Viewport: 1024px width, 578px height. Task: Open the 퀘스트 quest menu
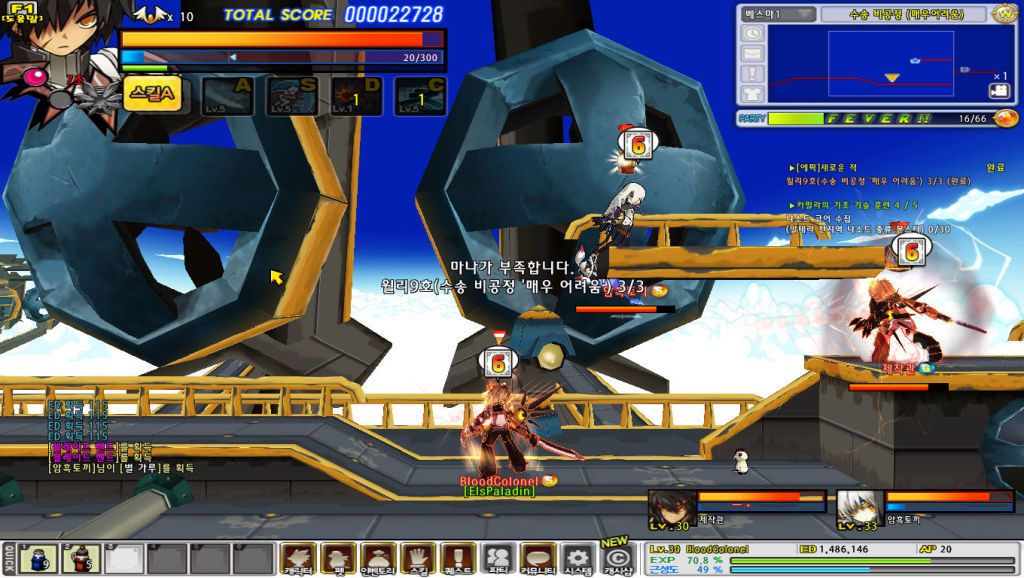(457, 558)
